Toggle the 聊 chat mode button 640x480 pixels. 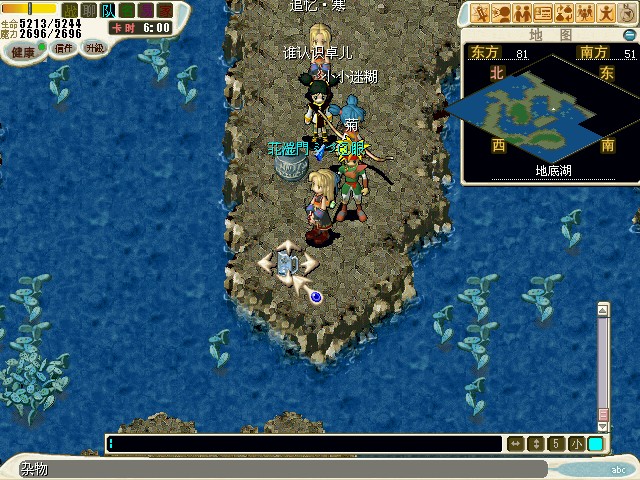89,10
